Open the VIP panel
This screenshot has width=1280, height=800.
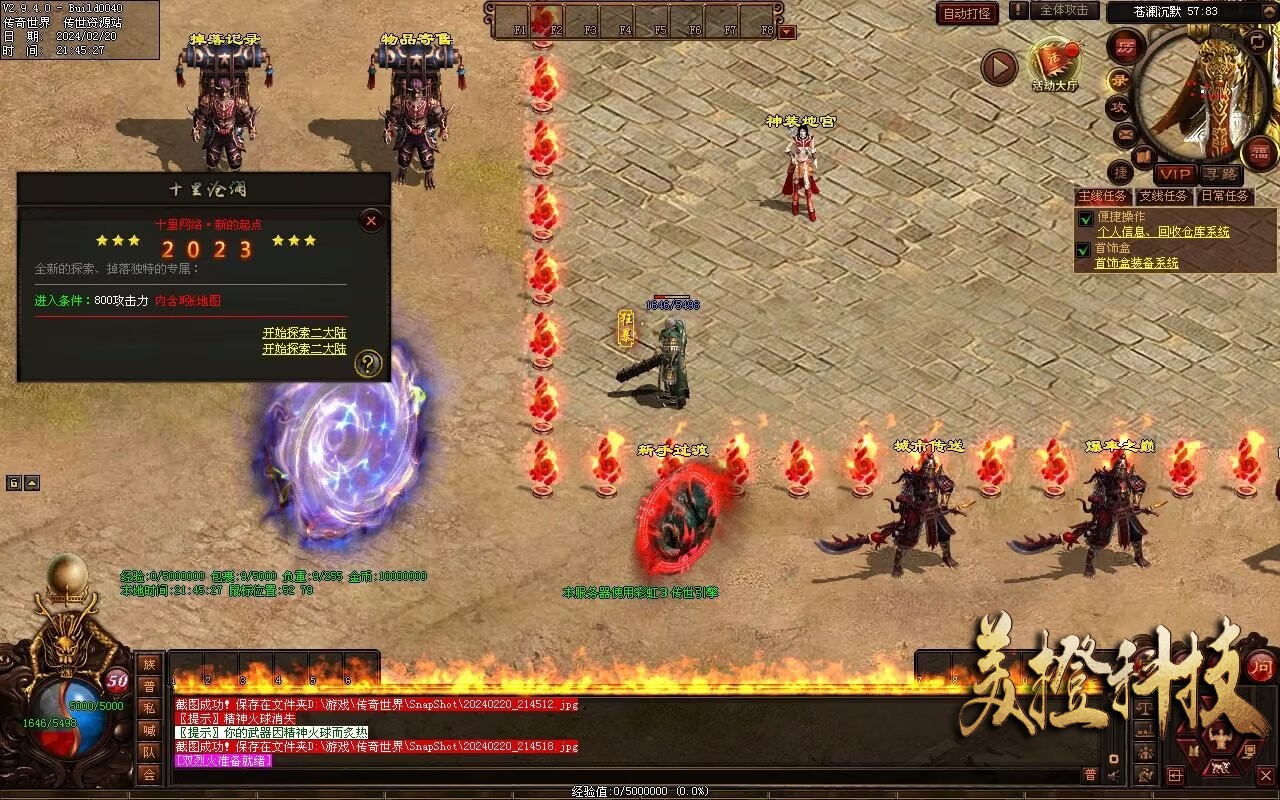pos(1175,174)
